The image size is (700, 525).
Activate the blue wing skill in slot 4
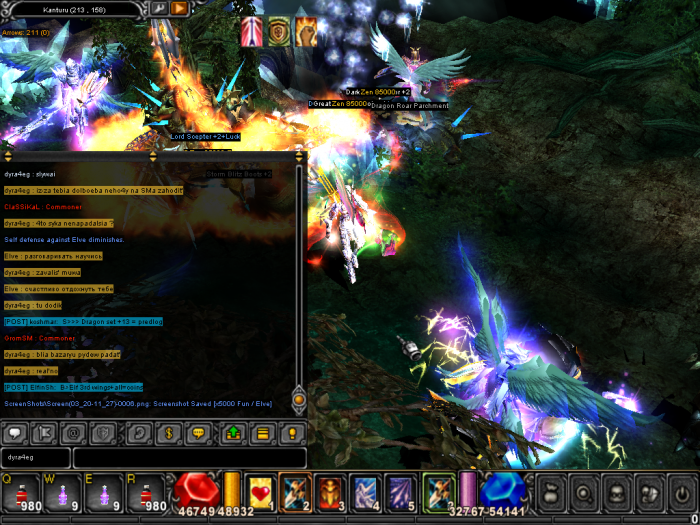click(x=364, y=491)
